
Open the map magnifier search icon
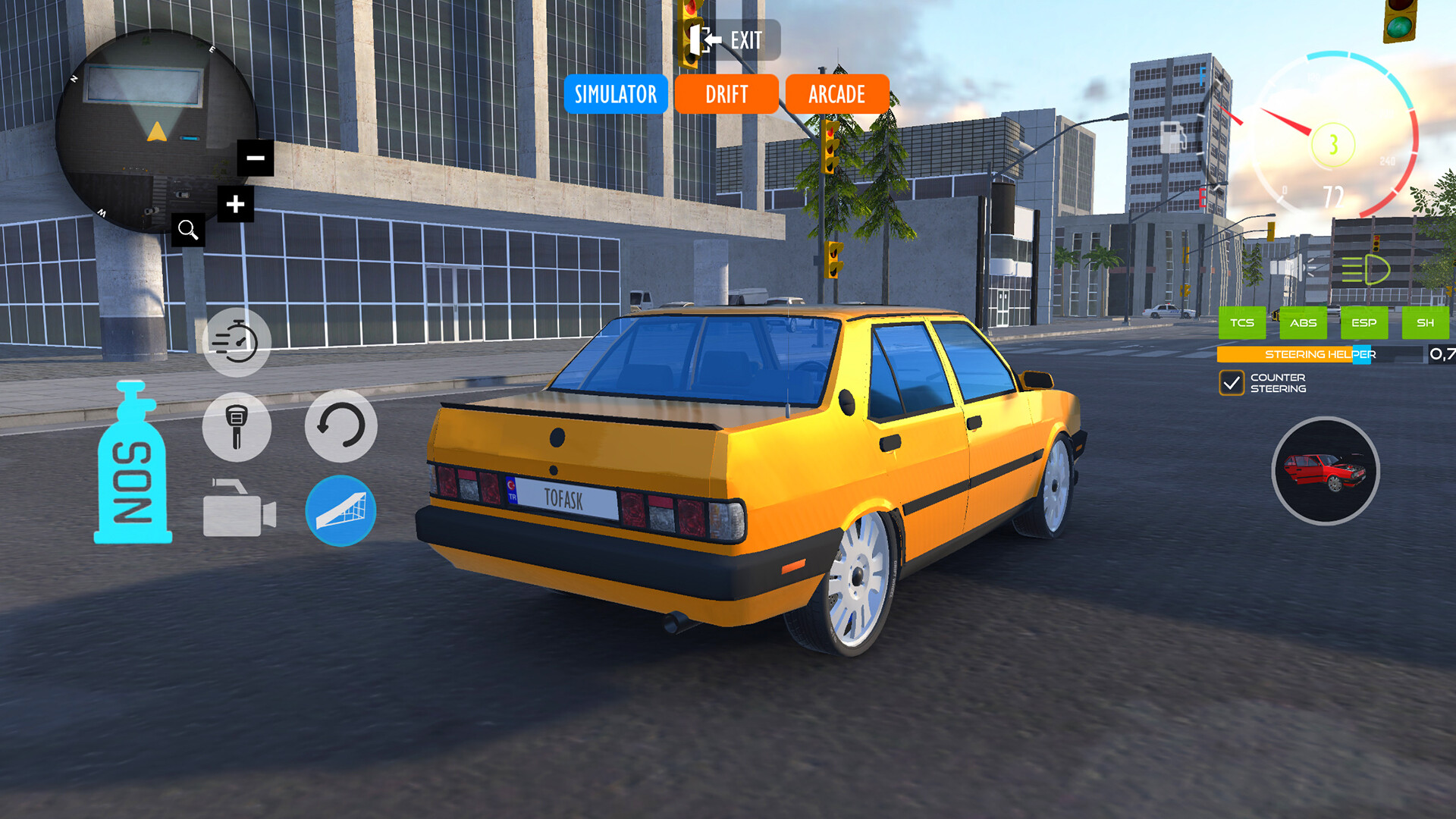[x=188, y=231]
